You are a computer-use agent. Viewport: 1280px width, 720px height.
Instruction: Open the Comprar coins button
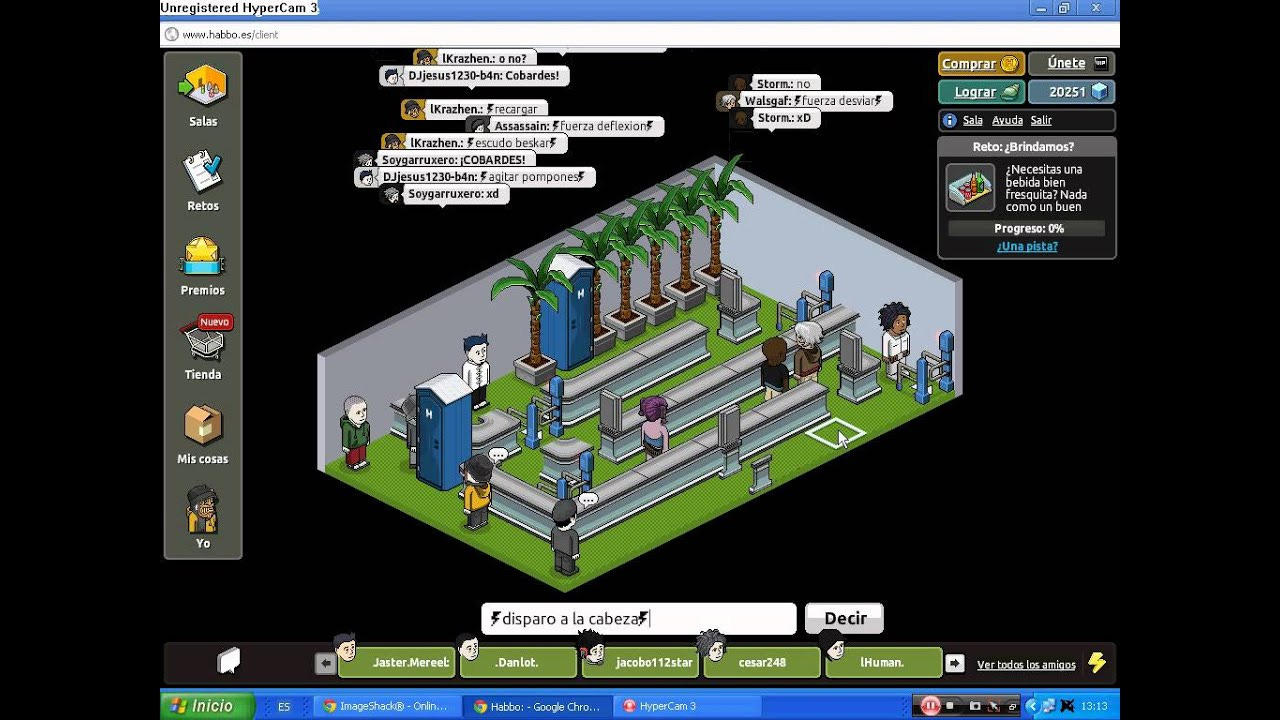click(x=979, y=63)
